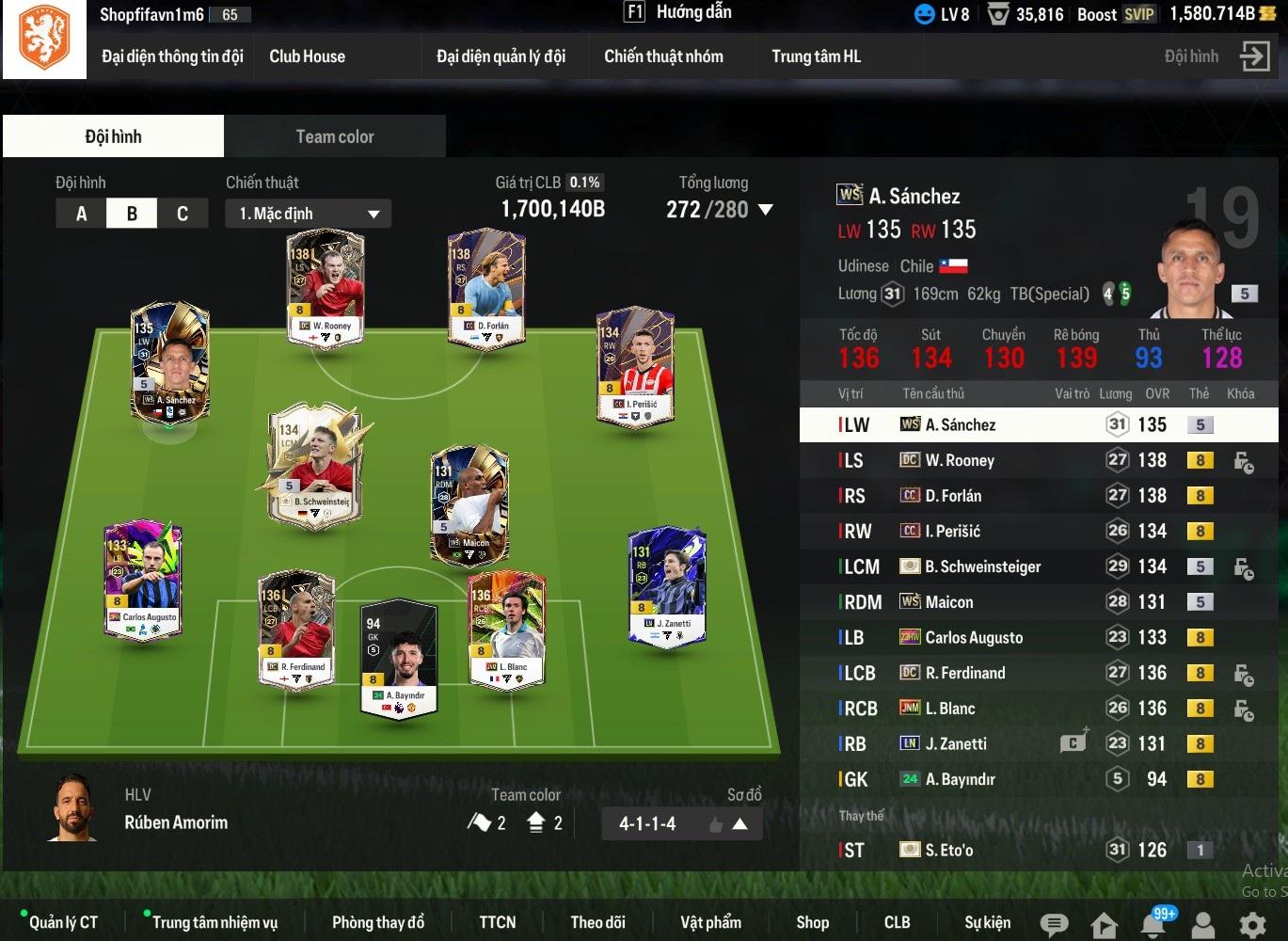Go to Chiến thuật nhóm
The image size is (1288, 941).
[663, 56]
